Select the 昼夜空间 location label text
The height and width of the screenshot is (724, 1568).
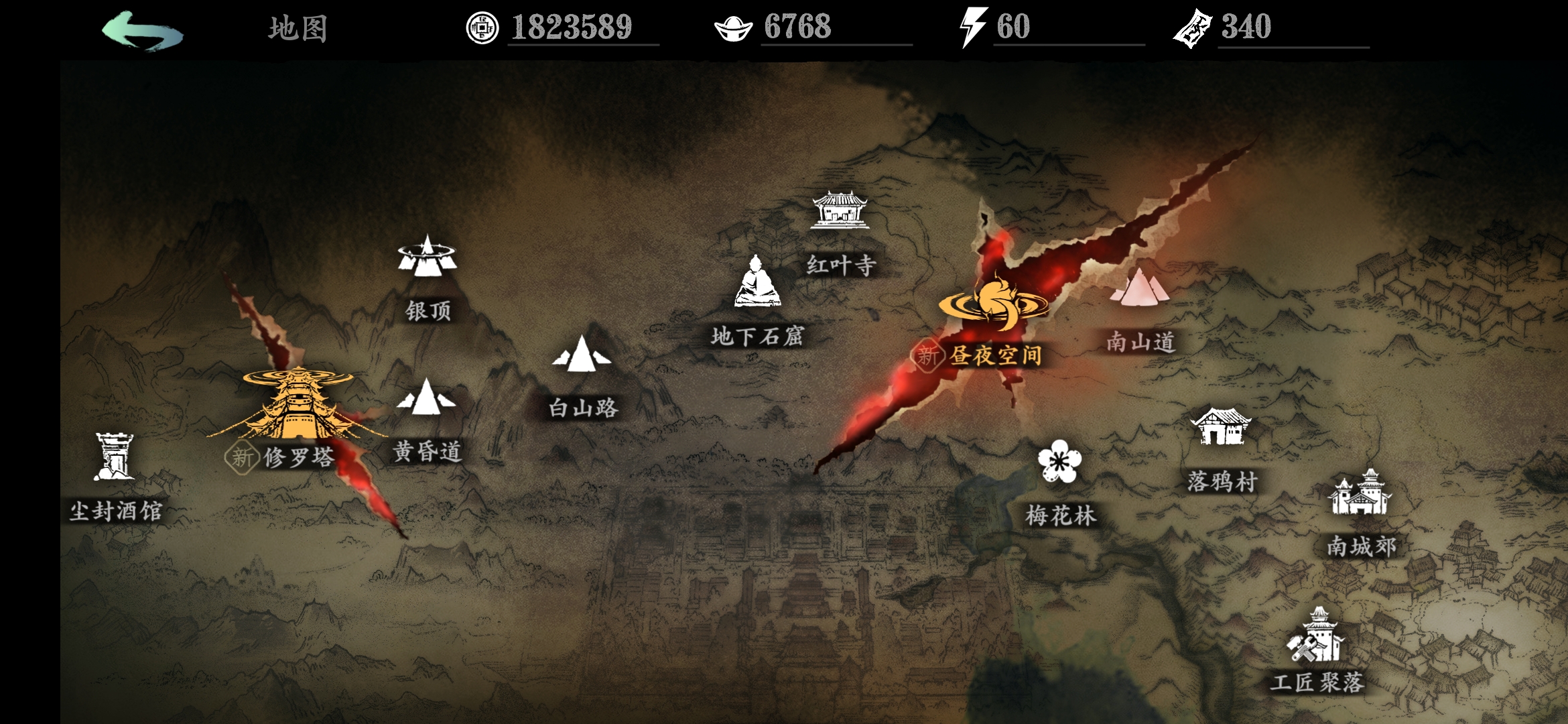pyautogui.click(x=996, y=357)
